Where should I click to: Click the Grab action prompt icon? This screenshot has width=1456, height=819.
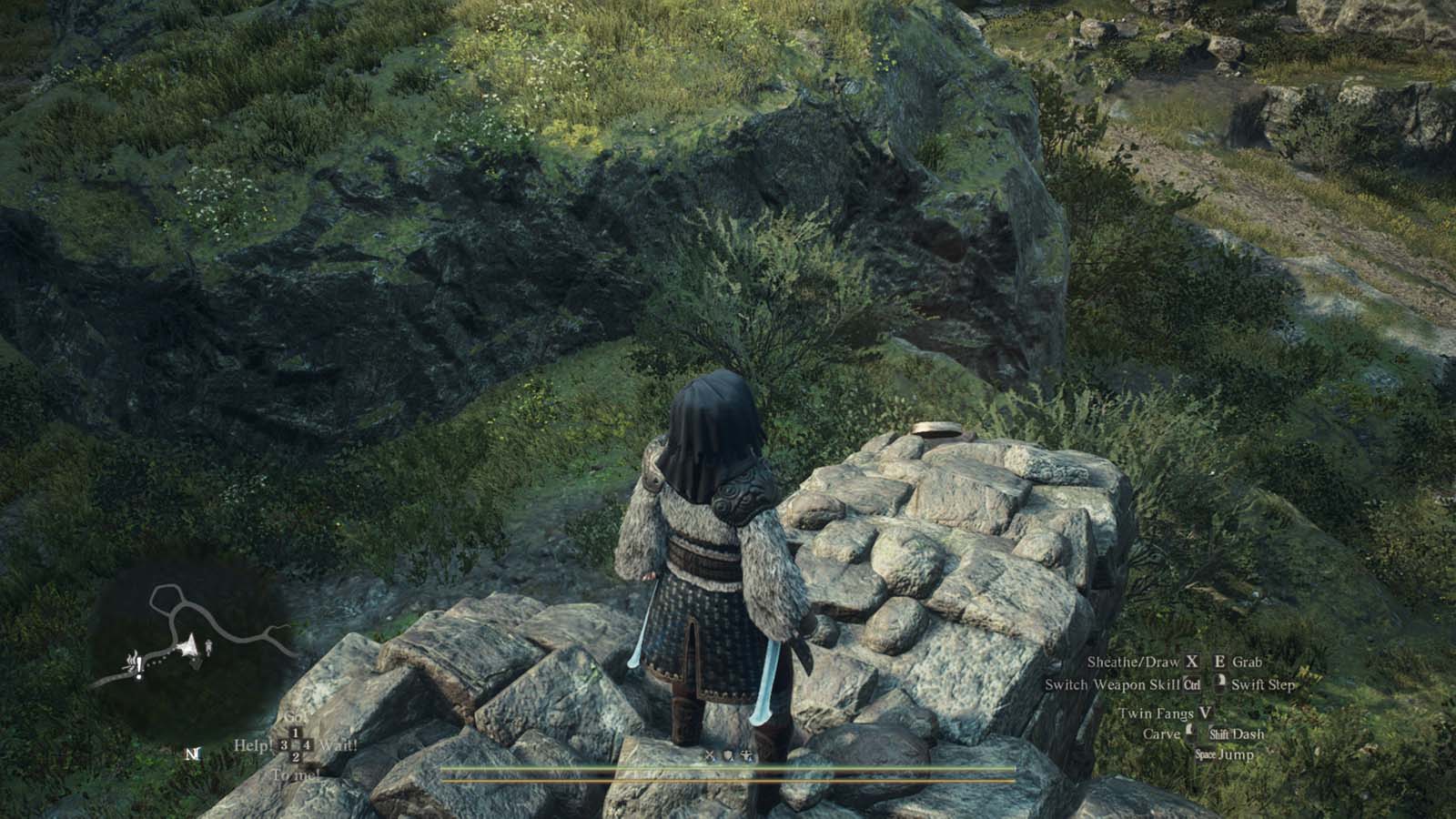tap(1219, 662)
